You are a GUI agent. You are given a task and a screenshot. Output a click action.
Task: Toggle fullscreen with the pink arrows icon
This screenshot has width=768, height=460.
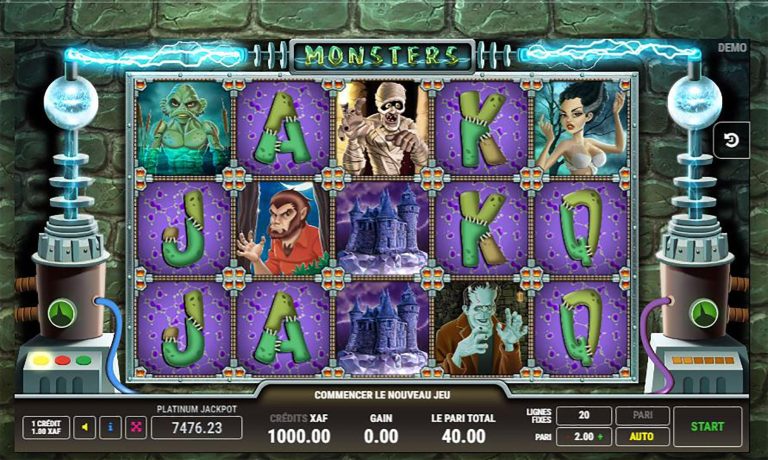coord(136,427)
